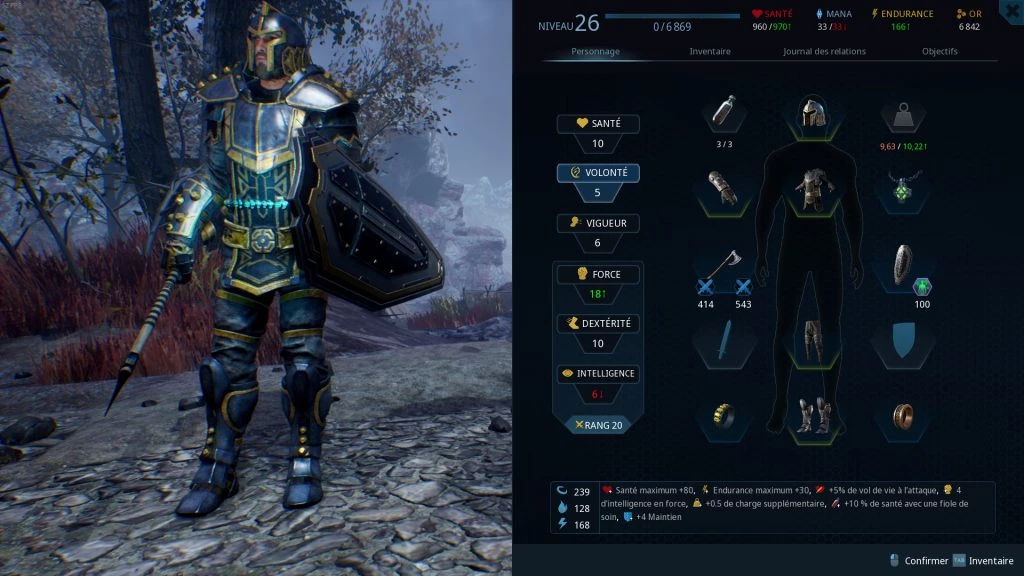This screenshot has width=1024, height=576.
Task: Click the gauntlets equipment slot
Action: tap(723, 187)
